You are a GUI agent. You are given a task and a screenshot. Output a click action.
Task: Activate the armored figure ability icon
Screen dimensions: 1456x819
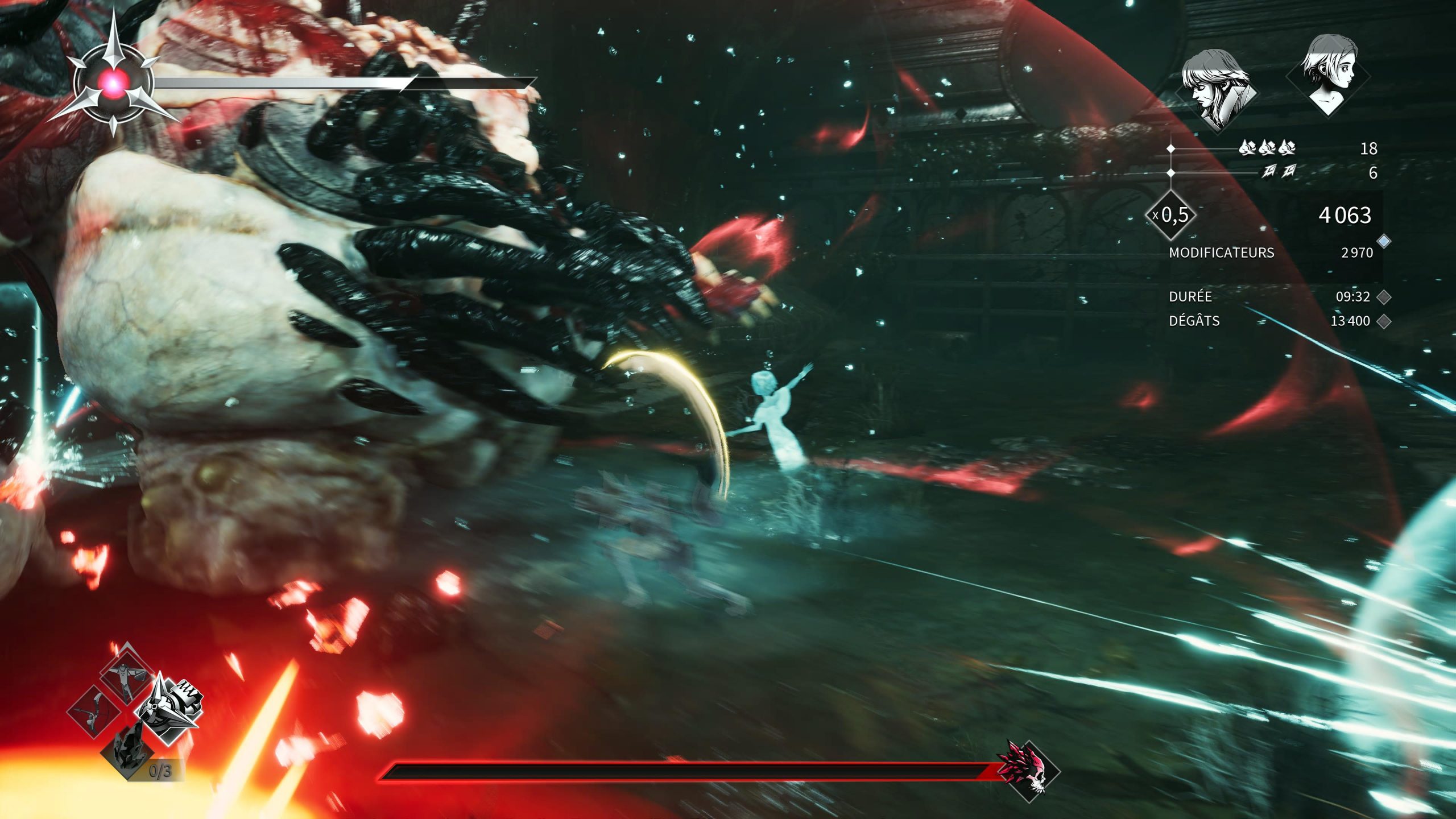(x=125, y=675)
